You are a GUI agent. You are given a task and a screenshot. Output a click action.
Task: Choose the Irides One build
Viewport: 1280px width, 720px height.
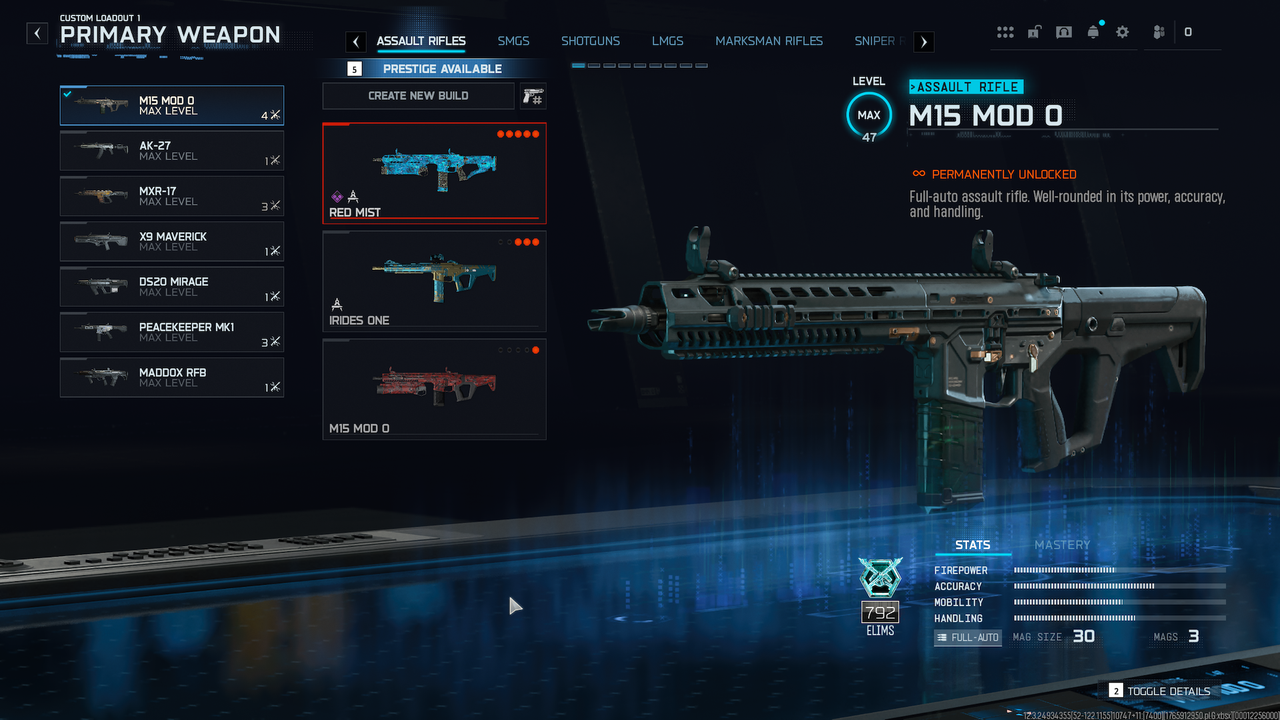[x=434, y=281]
